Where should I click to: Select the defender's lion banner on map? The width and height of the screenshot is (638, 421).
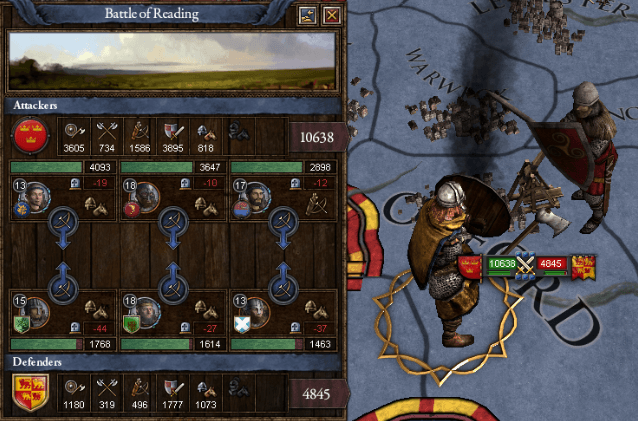click(584, 265)
